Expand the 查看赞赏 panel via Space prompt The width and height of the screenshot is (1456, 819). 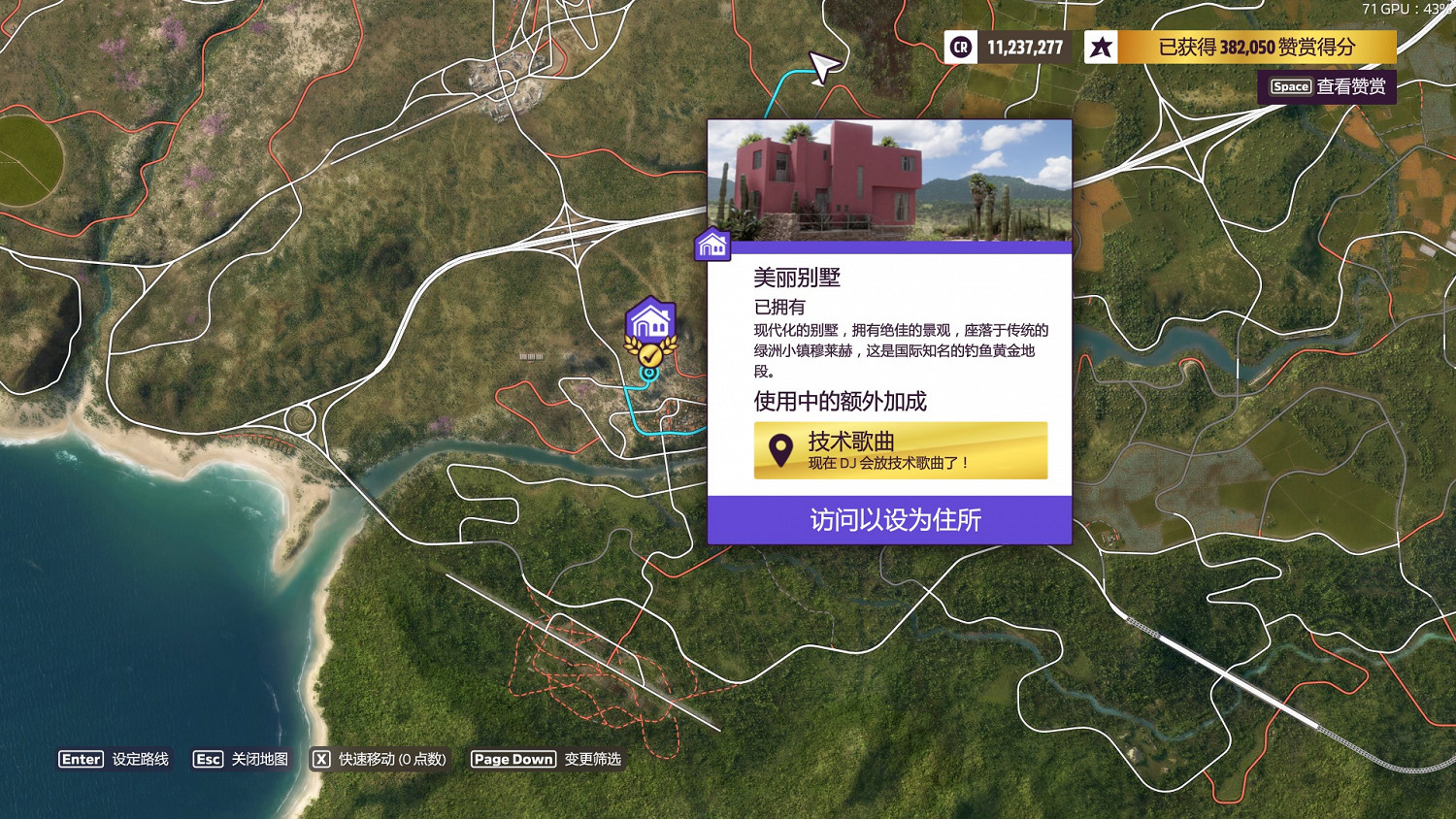(1327, 86)
